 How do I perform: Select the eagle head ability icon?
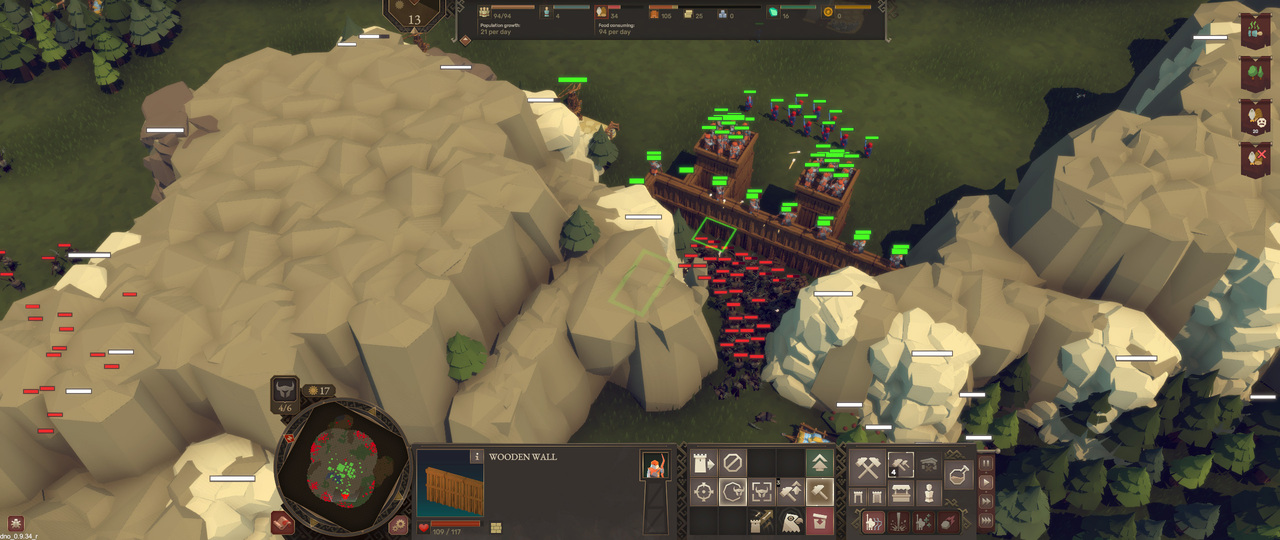coord(790,521)
